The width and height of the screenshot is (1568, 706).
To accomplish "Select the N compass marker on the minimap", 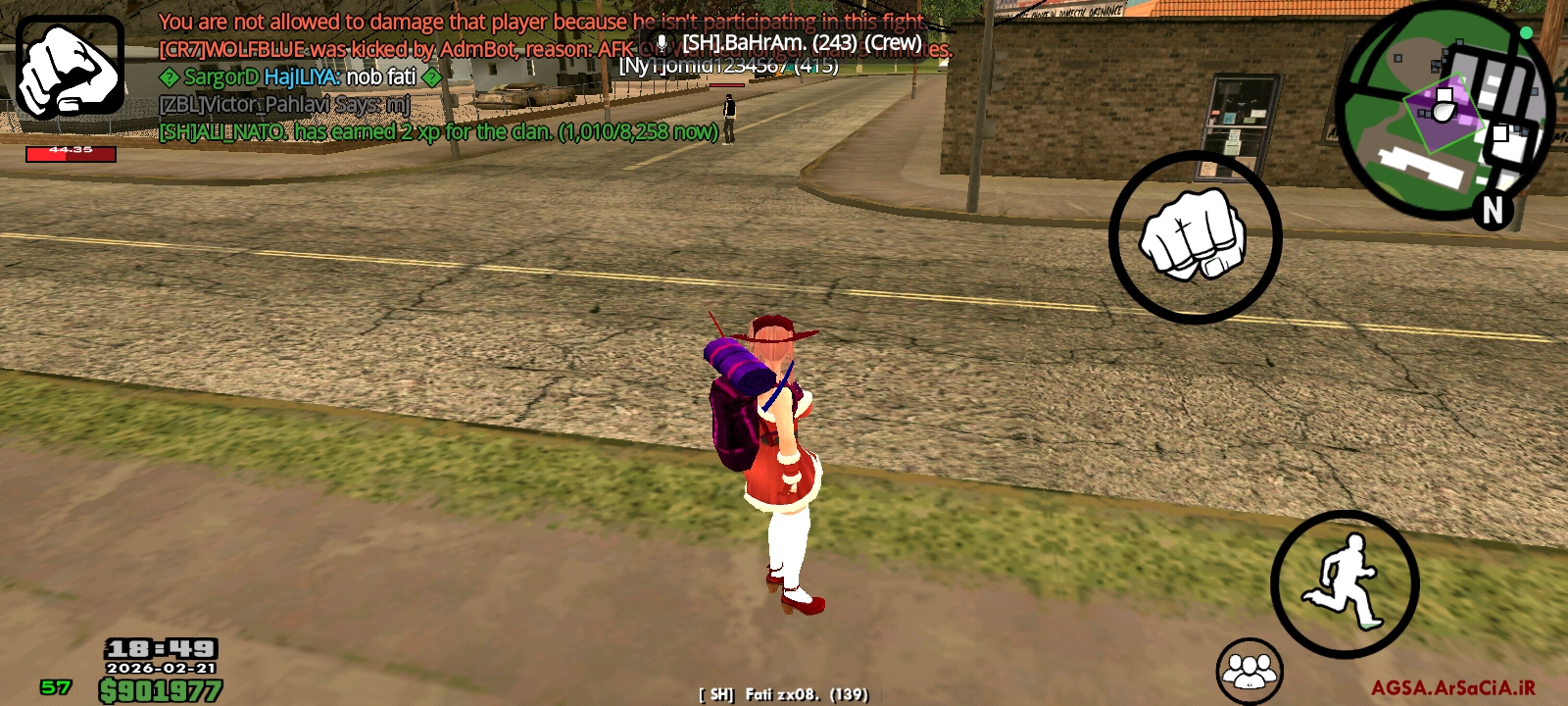I will [1494, 208].
